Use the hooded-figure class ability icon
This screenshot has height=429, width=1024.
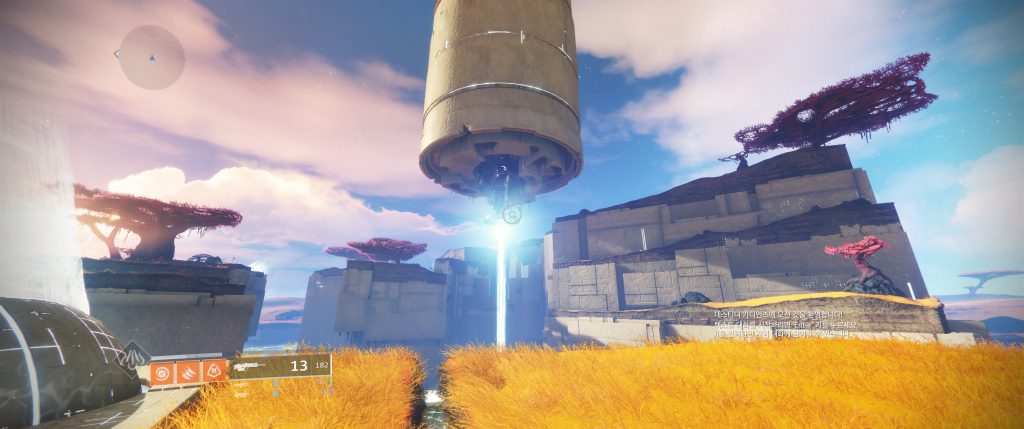point(213,373)
